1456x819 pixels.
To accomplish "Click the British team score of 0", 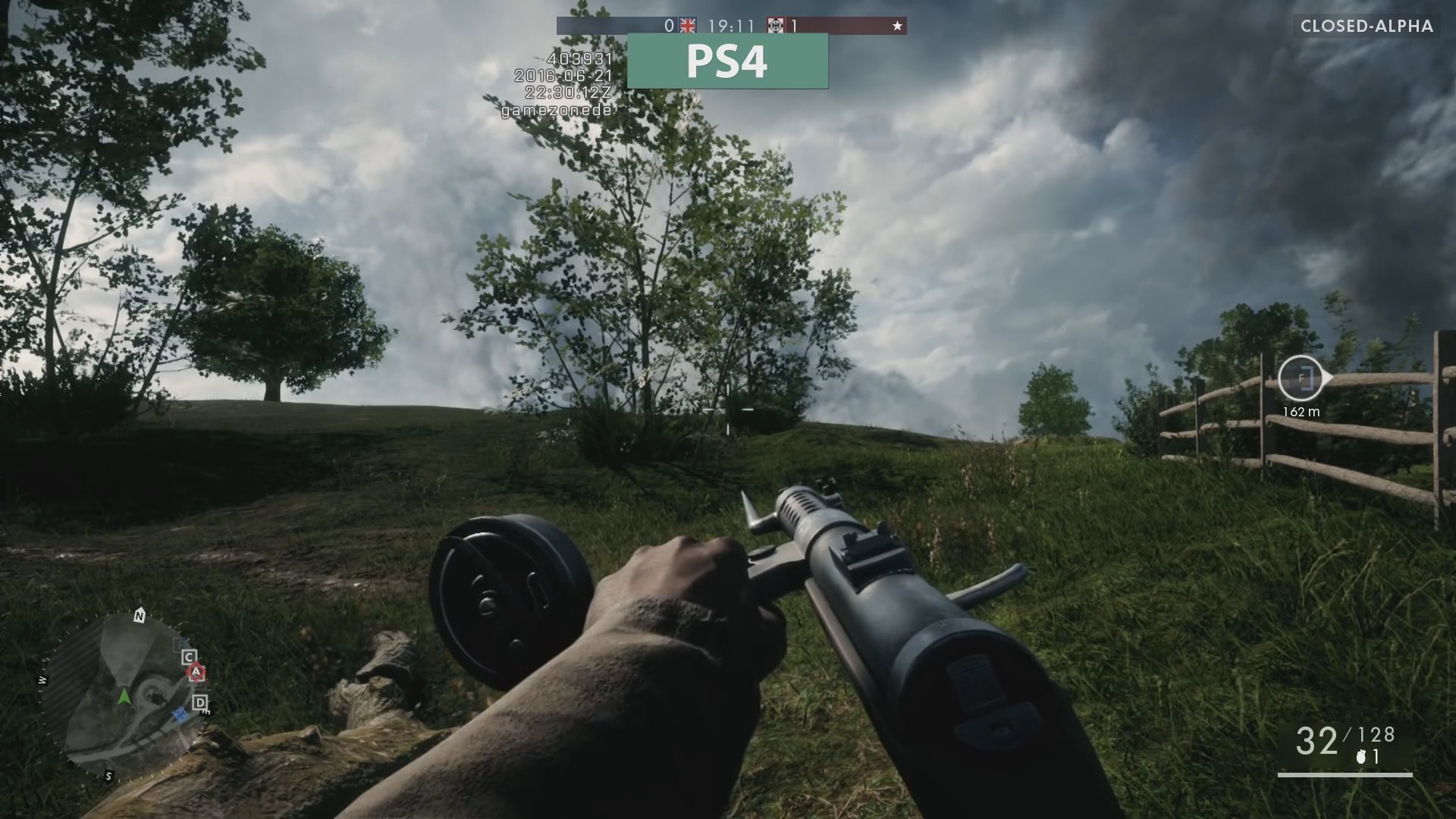I will tap(668, 25).
